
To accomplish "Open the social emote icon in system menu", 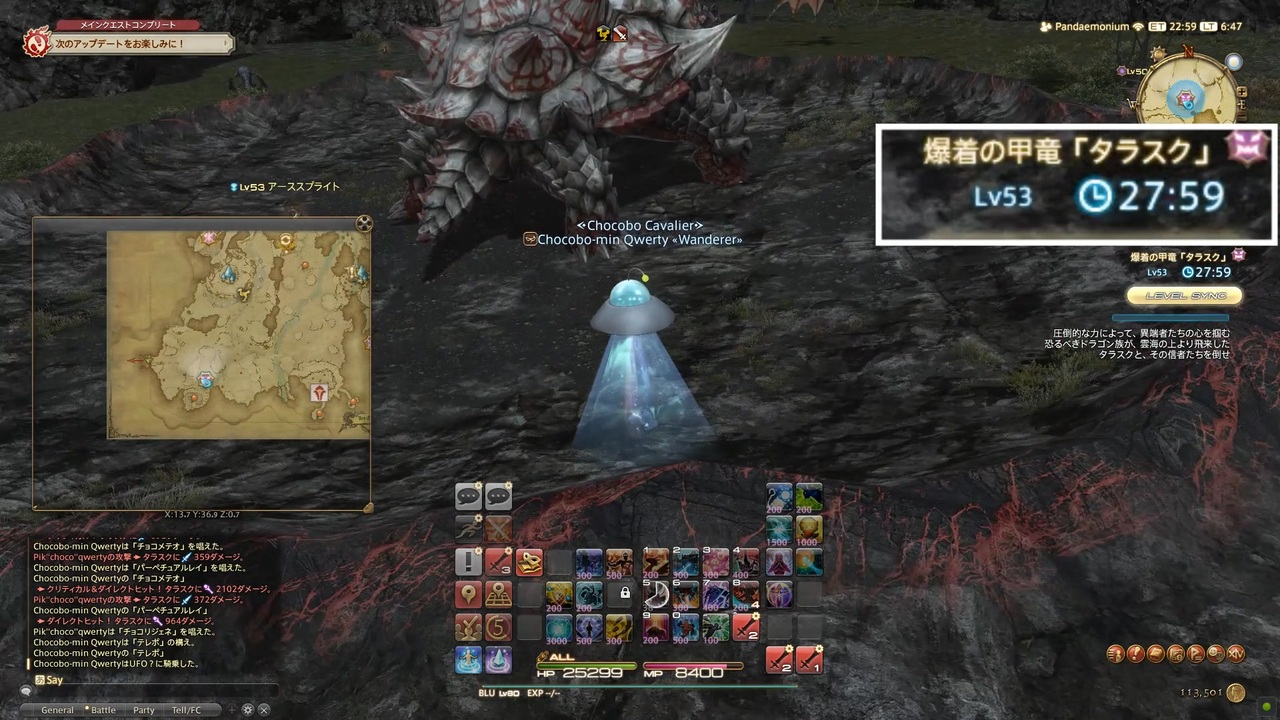I will click(1216, 654).
